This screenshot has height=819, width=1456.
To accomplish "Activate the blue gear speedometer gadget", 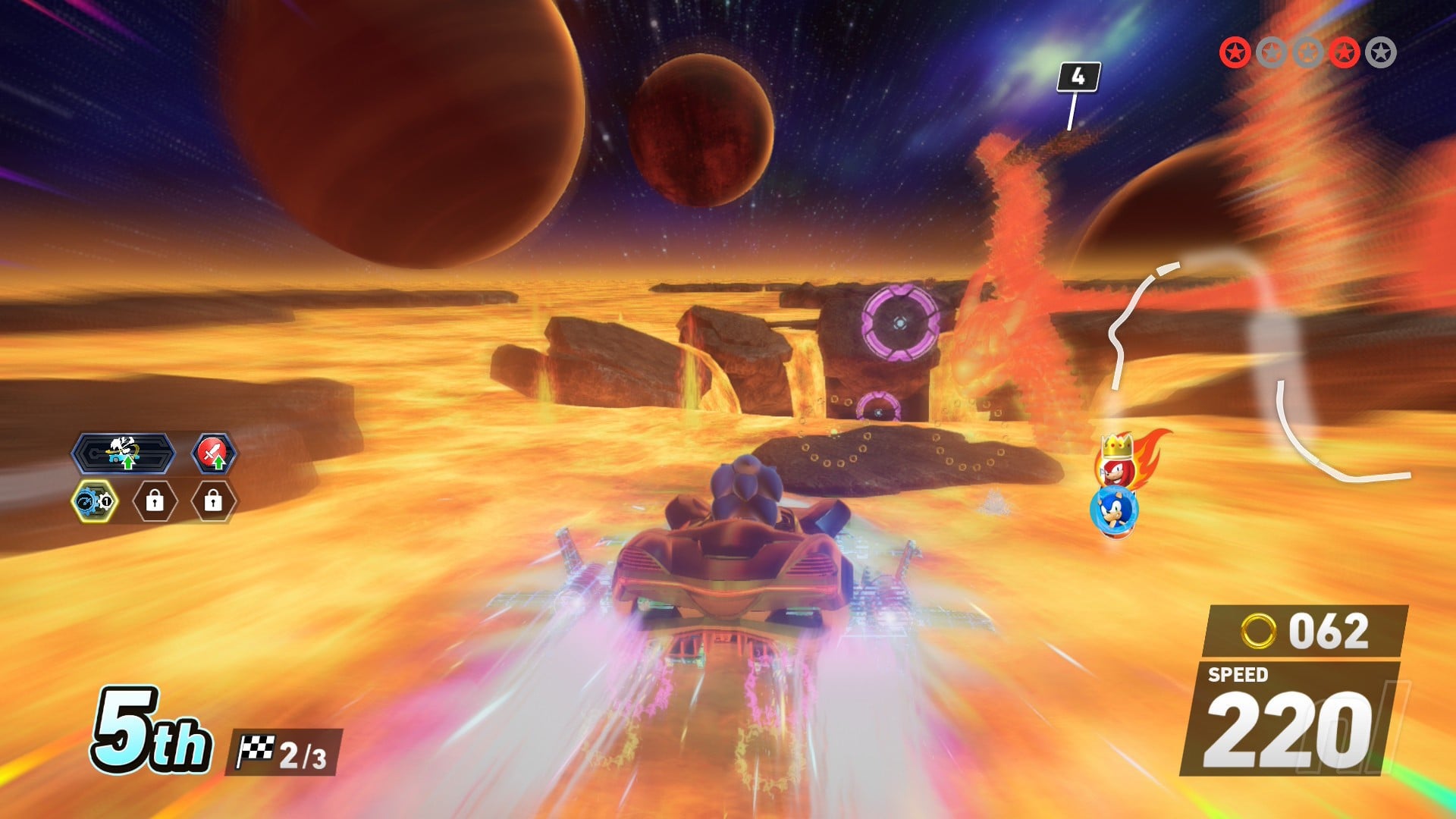I will pos(95,501).
